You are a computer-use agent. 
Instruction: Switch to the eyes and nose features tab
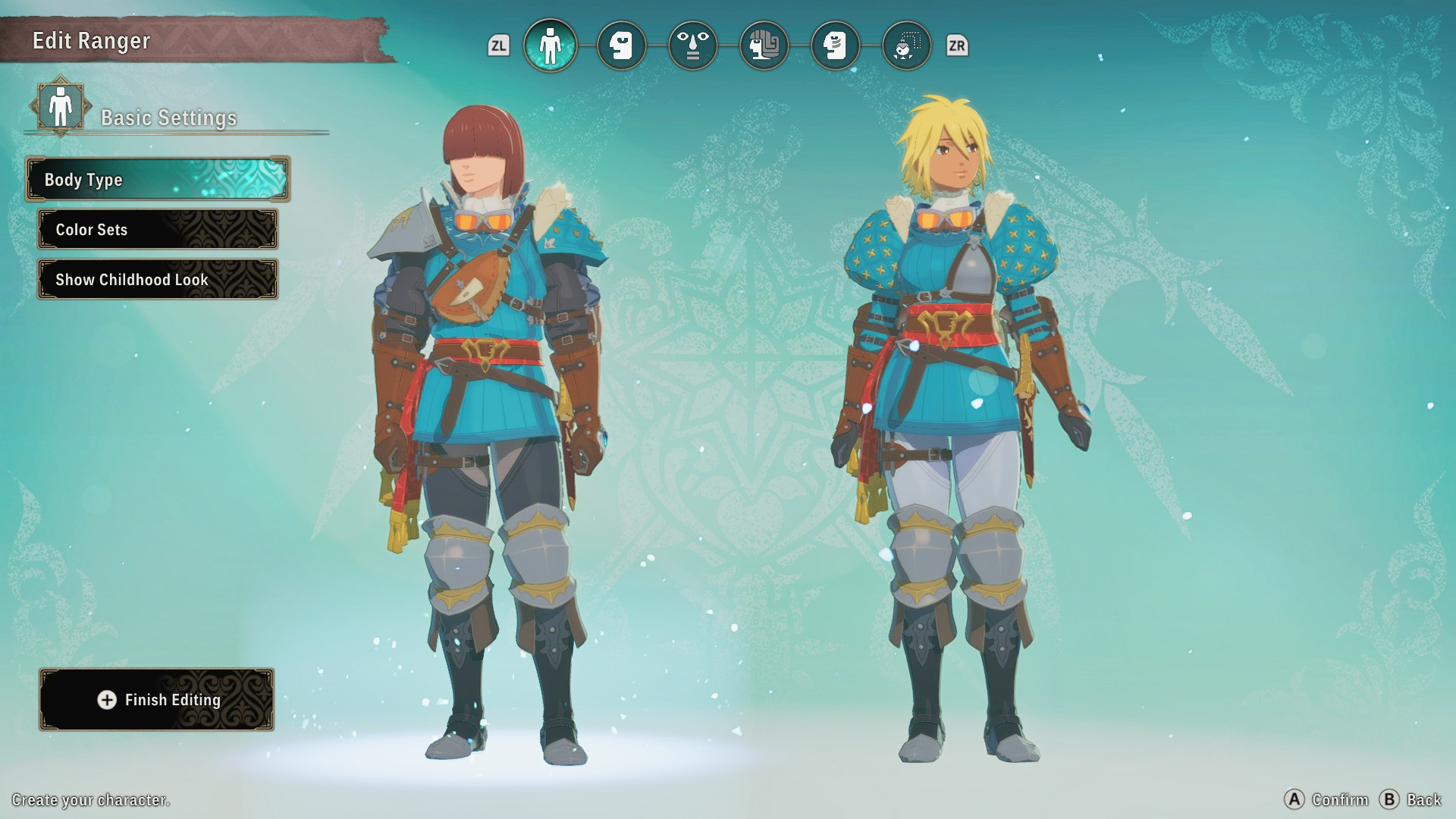(692, 45)
